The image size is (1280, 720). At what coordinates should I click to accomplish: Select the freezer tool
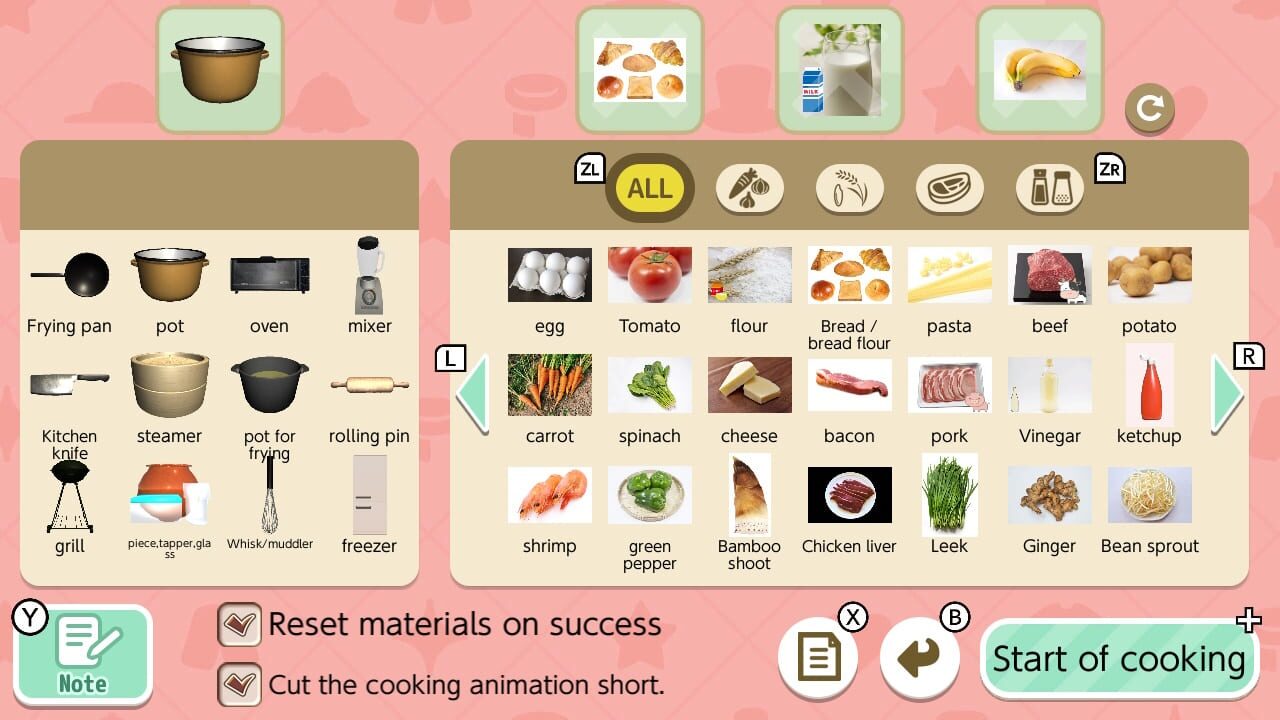(369, 495)
